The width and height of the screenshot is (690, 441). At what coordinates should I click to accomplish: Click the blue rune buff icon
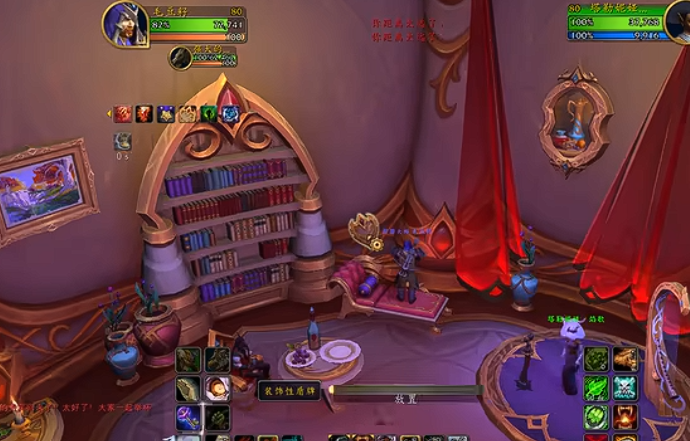point(230,114)
